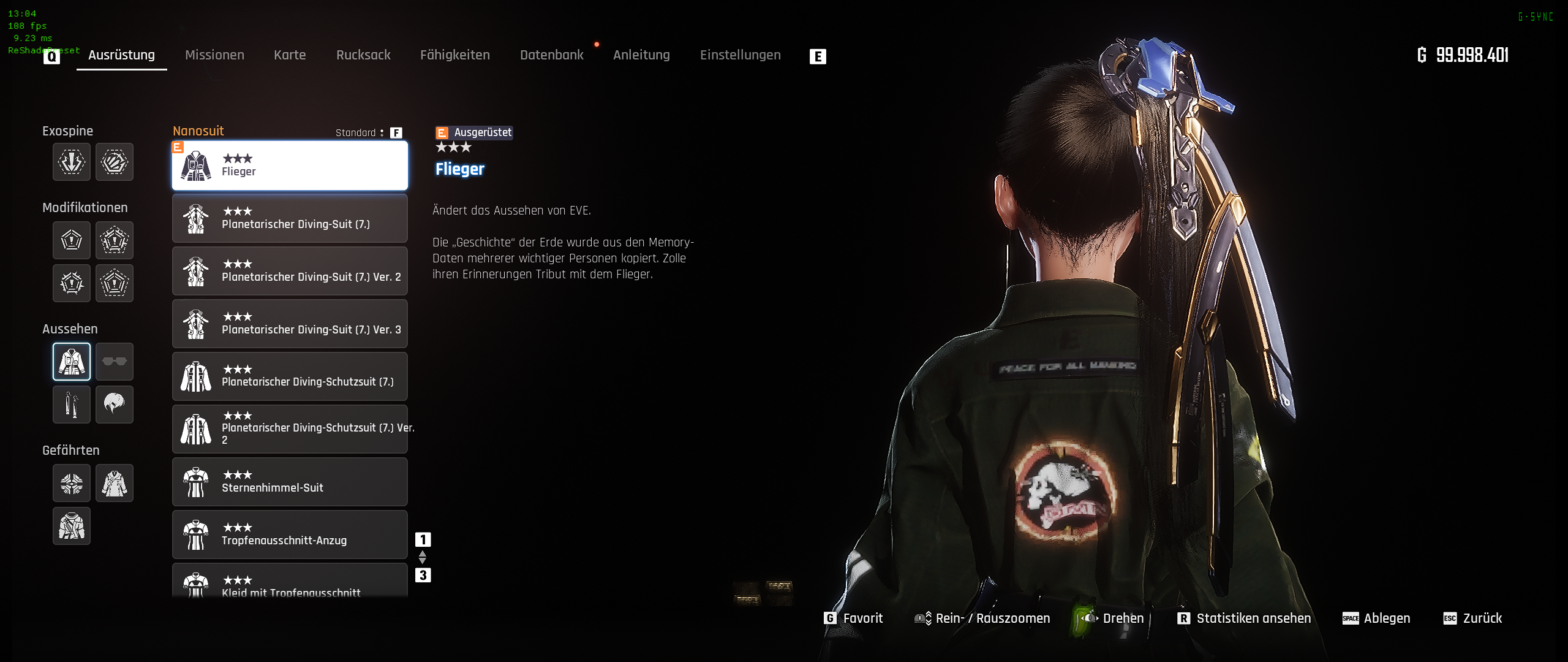Open the Standard sort dropdown
This screenshot has width=1568, height=662.
[360, 132]
